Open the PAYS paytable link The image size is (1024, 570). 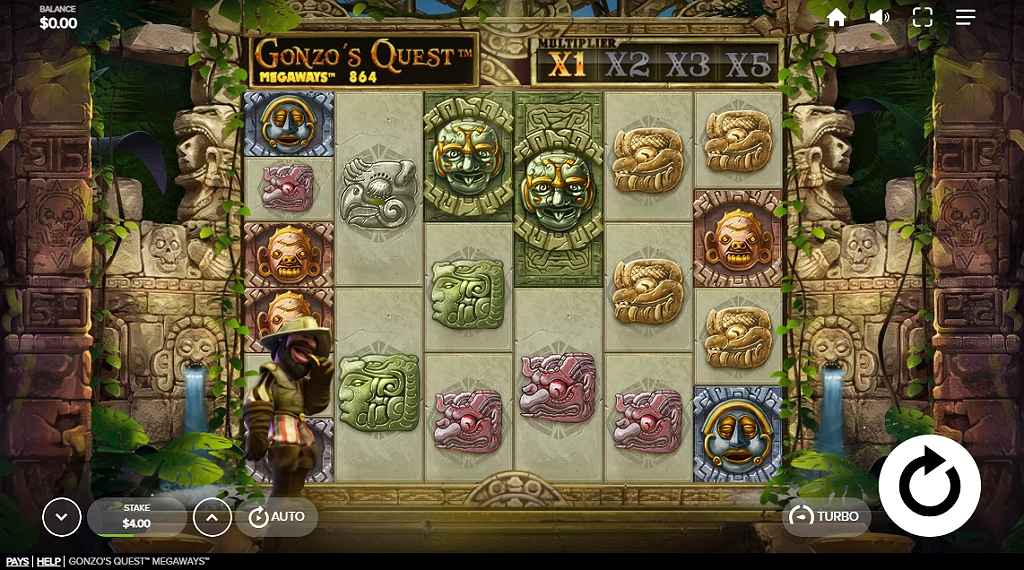tap(17, 562)
